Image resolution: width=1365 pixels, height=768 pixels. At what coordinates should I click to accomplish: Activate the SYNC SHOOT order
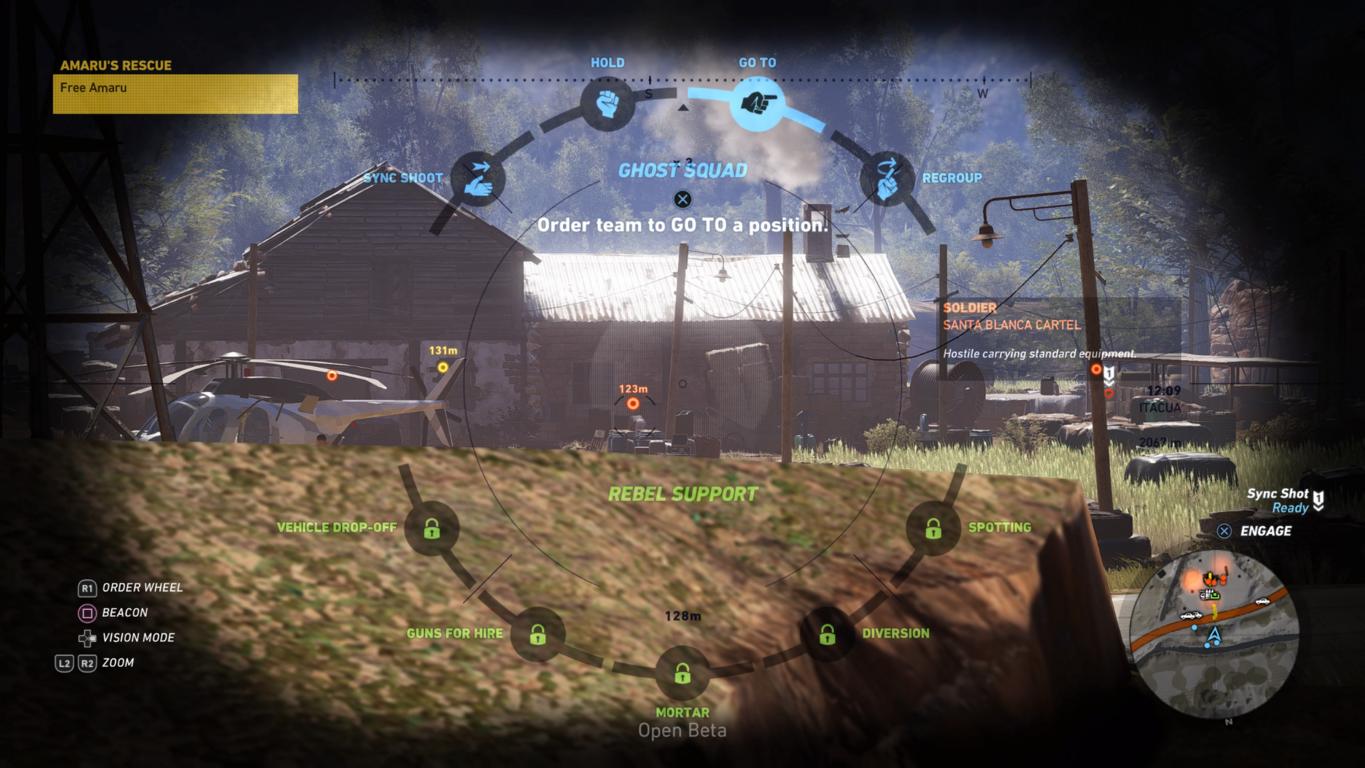pos(477,178)
